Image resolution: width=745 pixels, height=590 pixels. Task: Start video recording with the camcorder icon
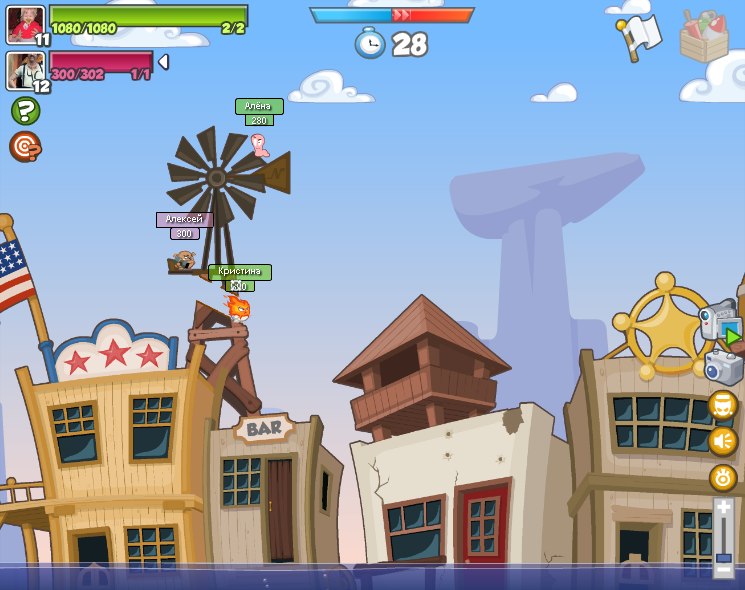point(720,322)
